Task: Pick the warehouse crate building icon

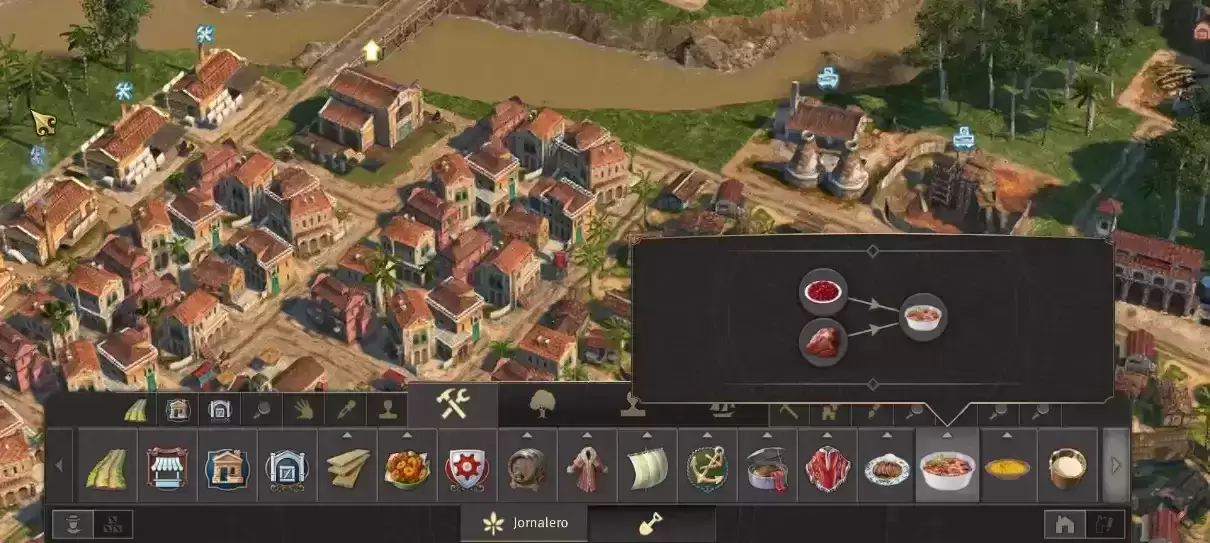Action: click(287, 467)
